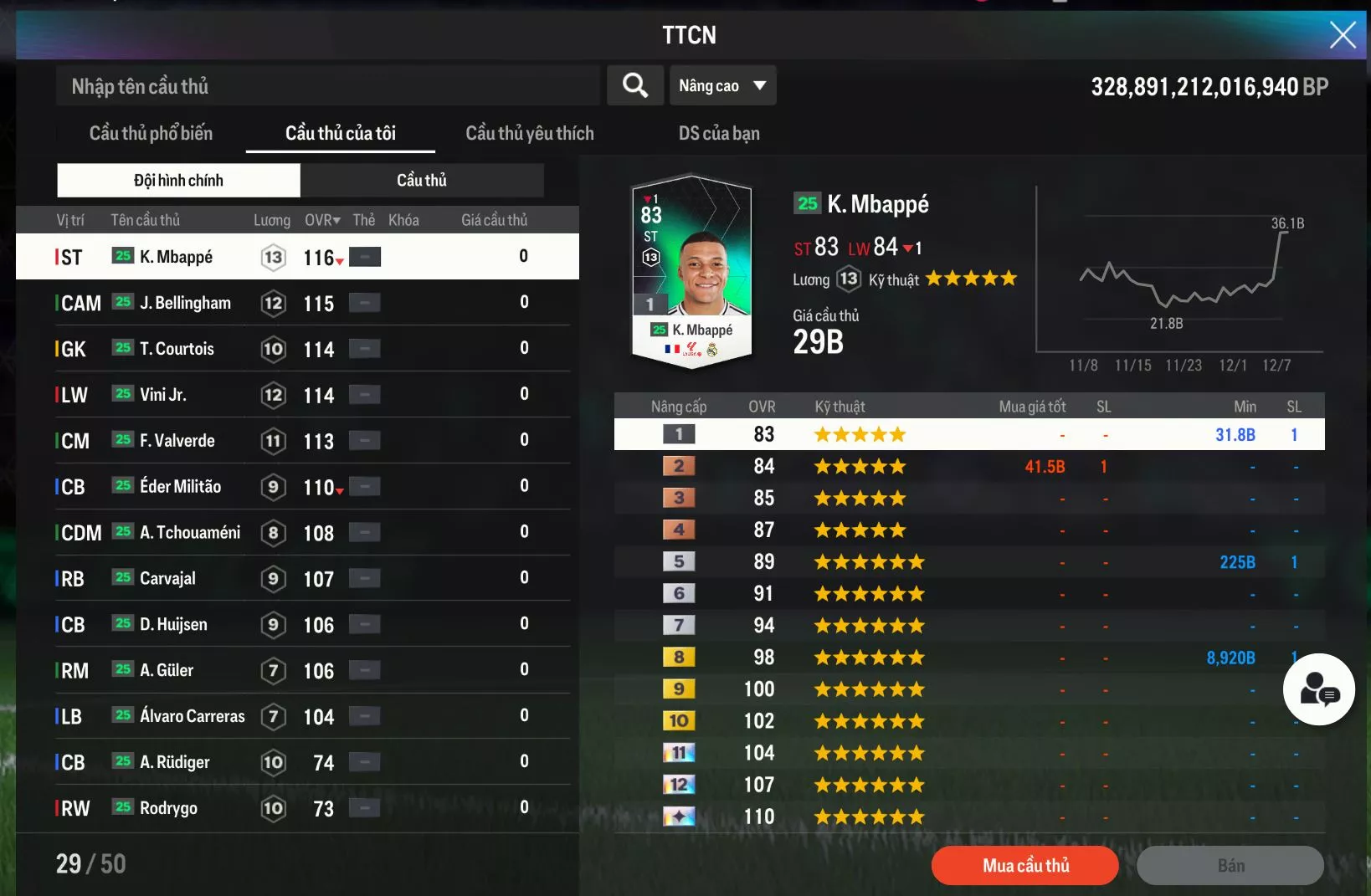Select upgrade level 5 row with 89 OVR
Image resolution: width=1371 pixels, height=896 pixels.
[968, 562]
